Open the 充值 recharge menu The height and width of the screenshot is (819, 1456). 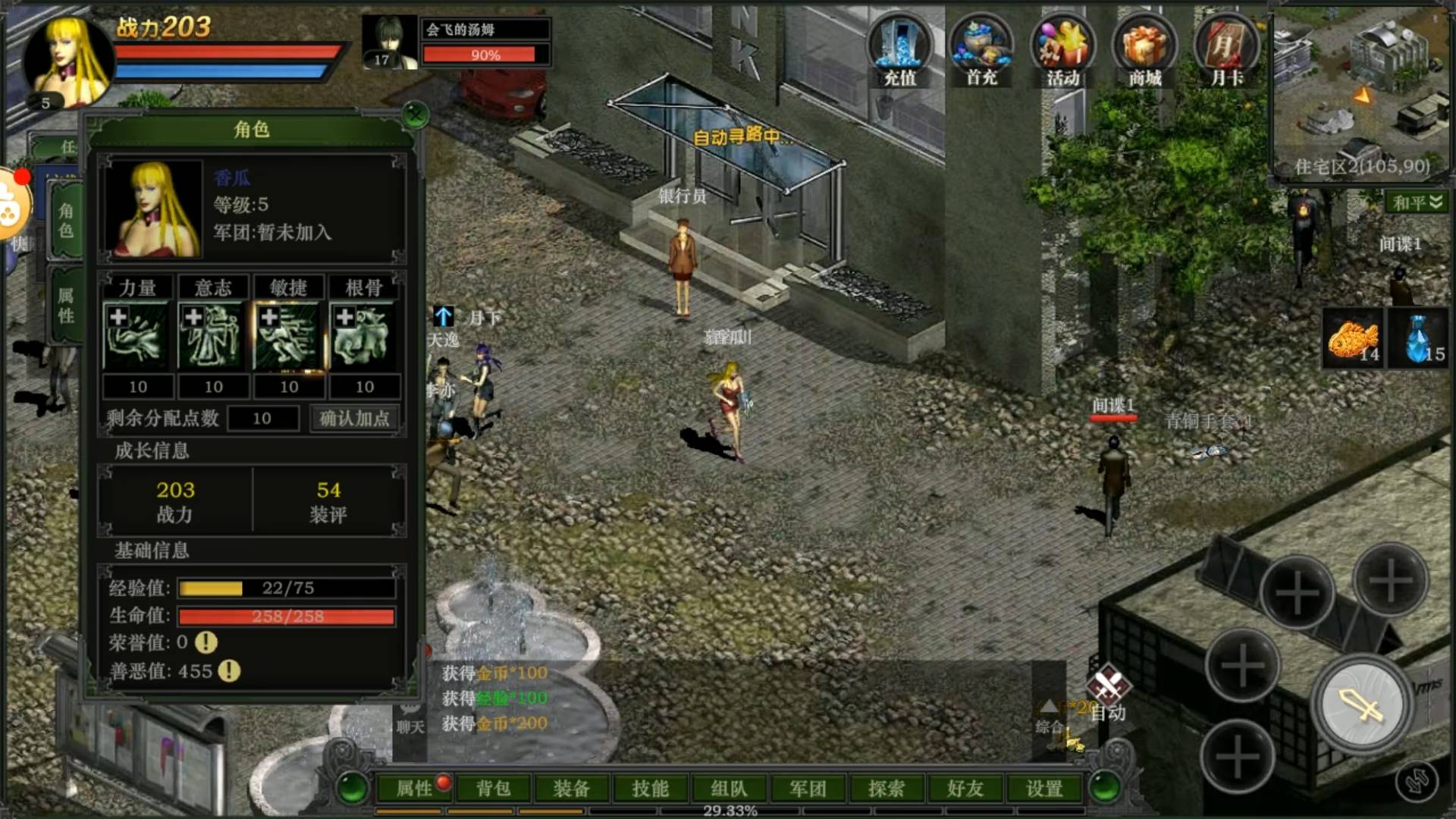(x=899, y=50)
